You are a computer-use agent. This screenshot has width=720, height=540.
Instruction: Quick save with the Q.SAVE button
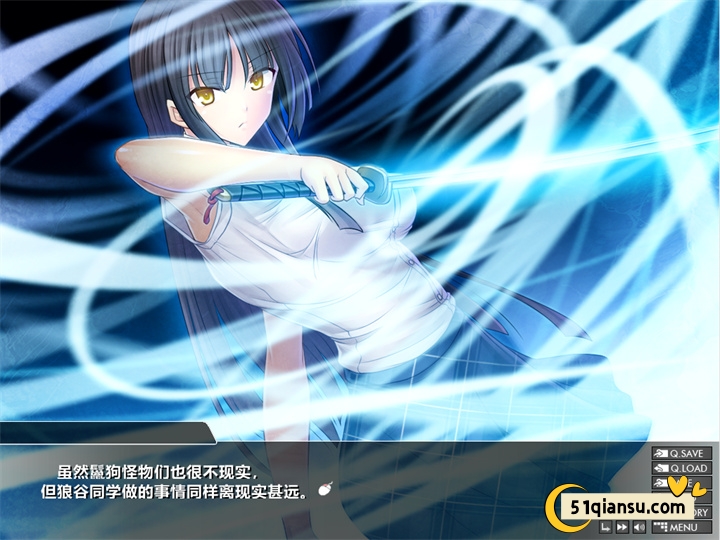tap(680, 454)
